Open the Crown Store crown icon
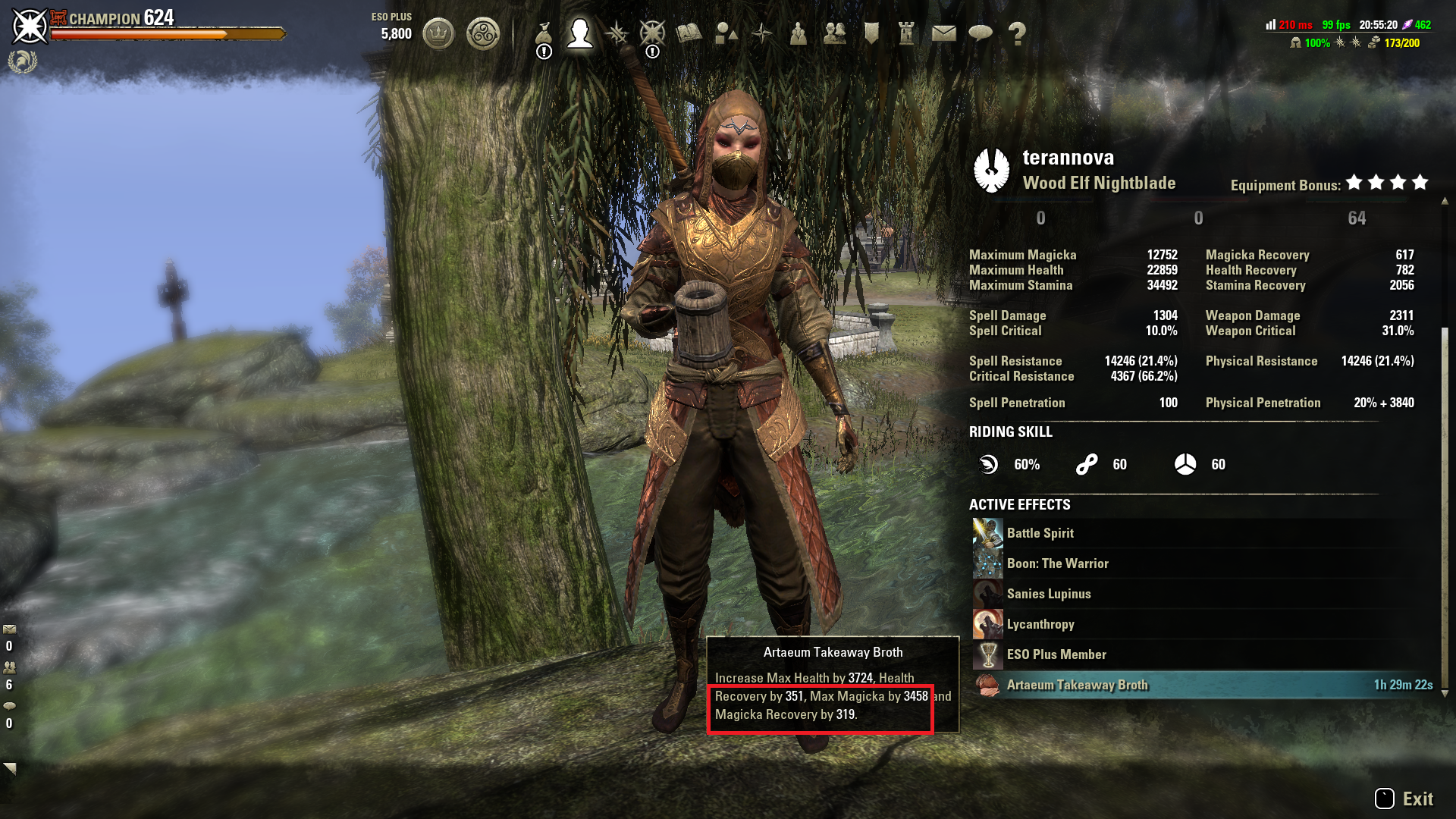1456x819 pixels. pos(438,33)
